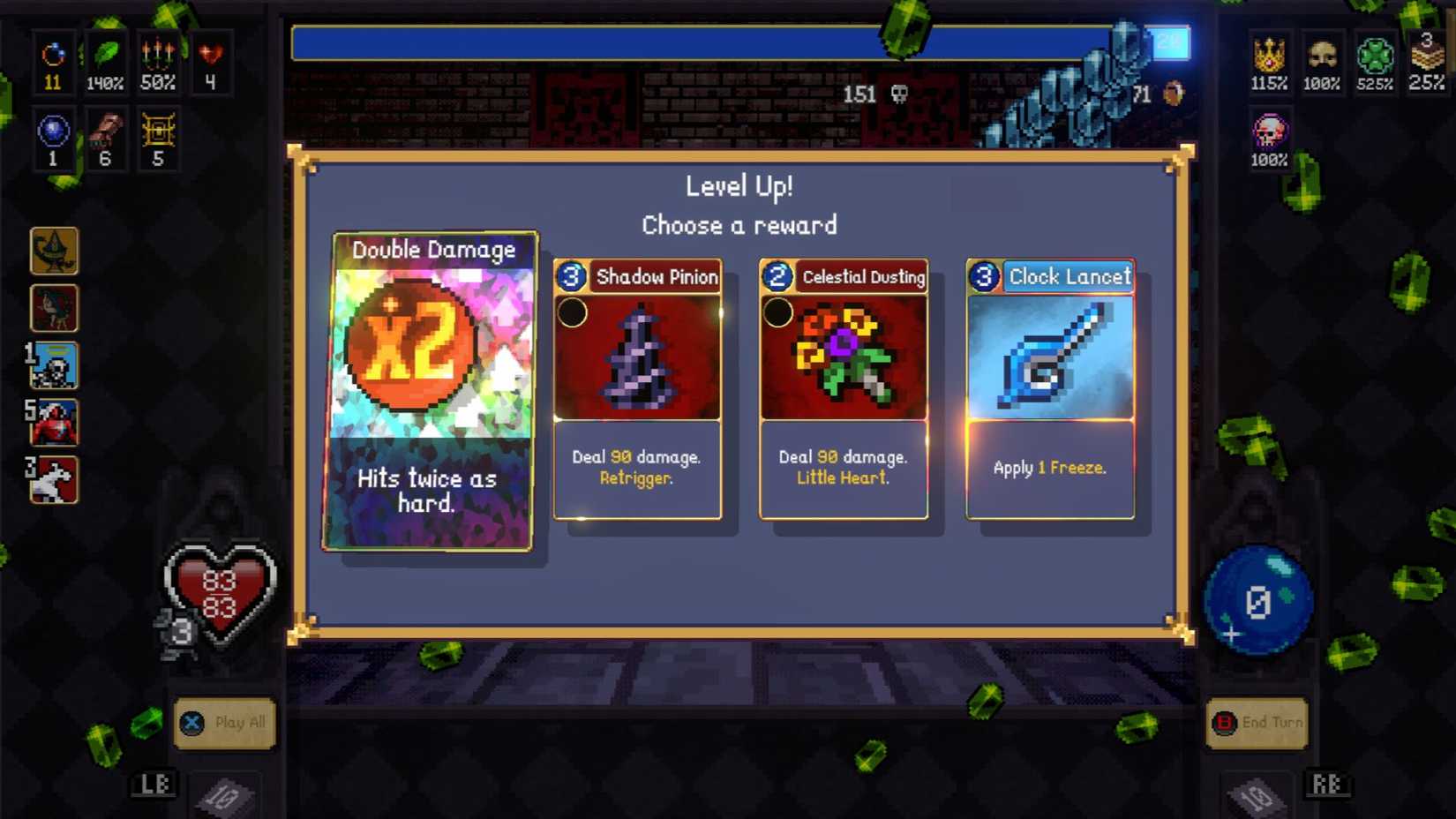This screenshot has height=819, width=1456.
Task: Toggle the circle marker on Shadow Pinion card
Action: pos(575,313)
